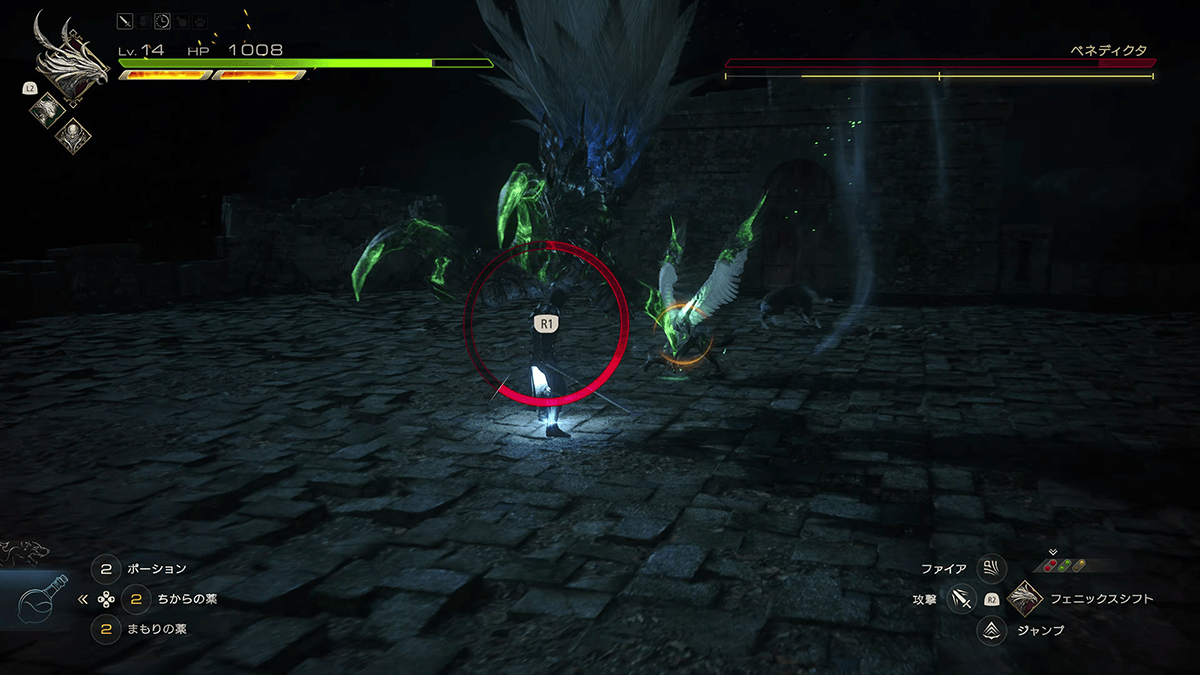
Task: Cast the ファイア magic action
Action: click(991, 569)
